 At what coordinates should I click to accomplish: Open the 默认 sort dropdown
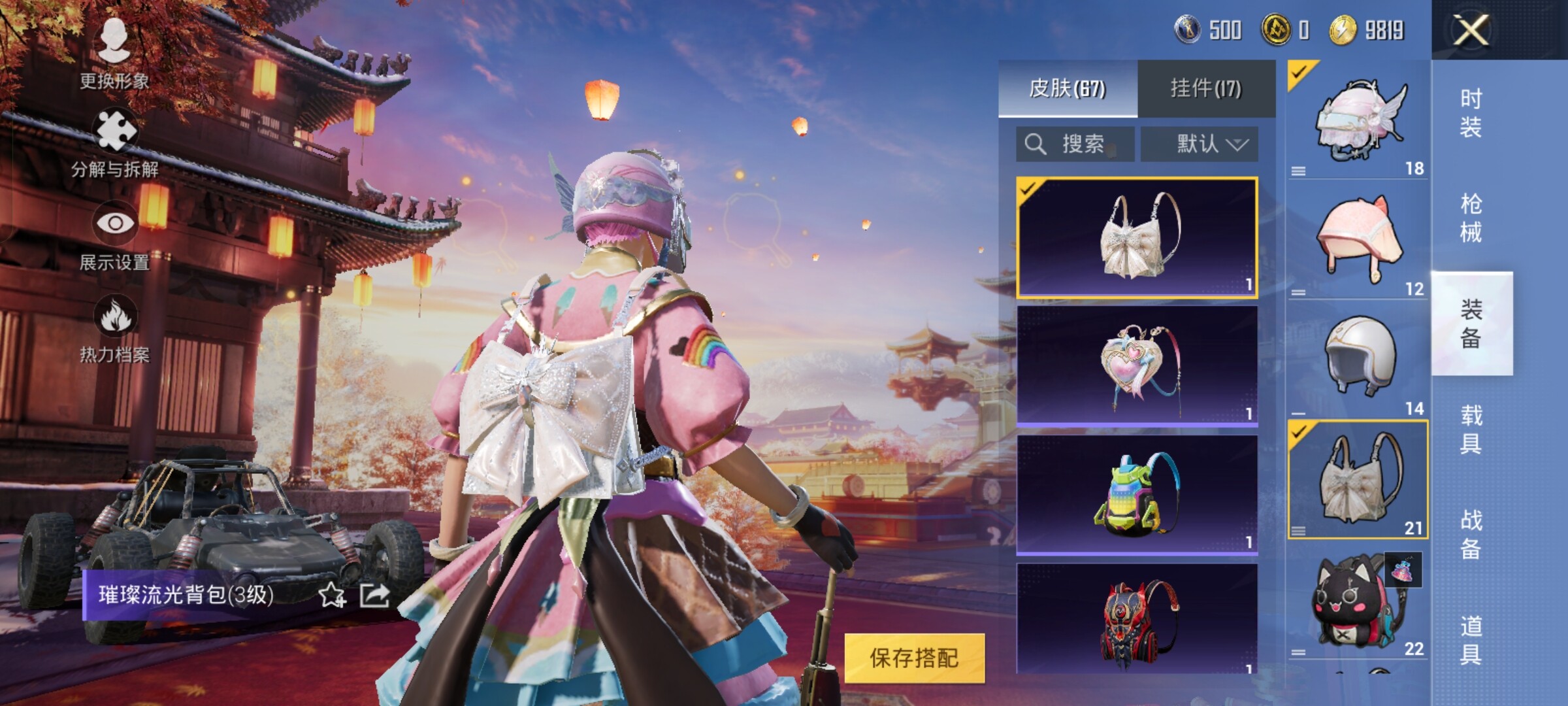tap(1200, 144)
